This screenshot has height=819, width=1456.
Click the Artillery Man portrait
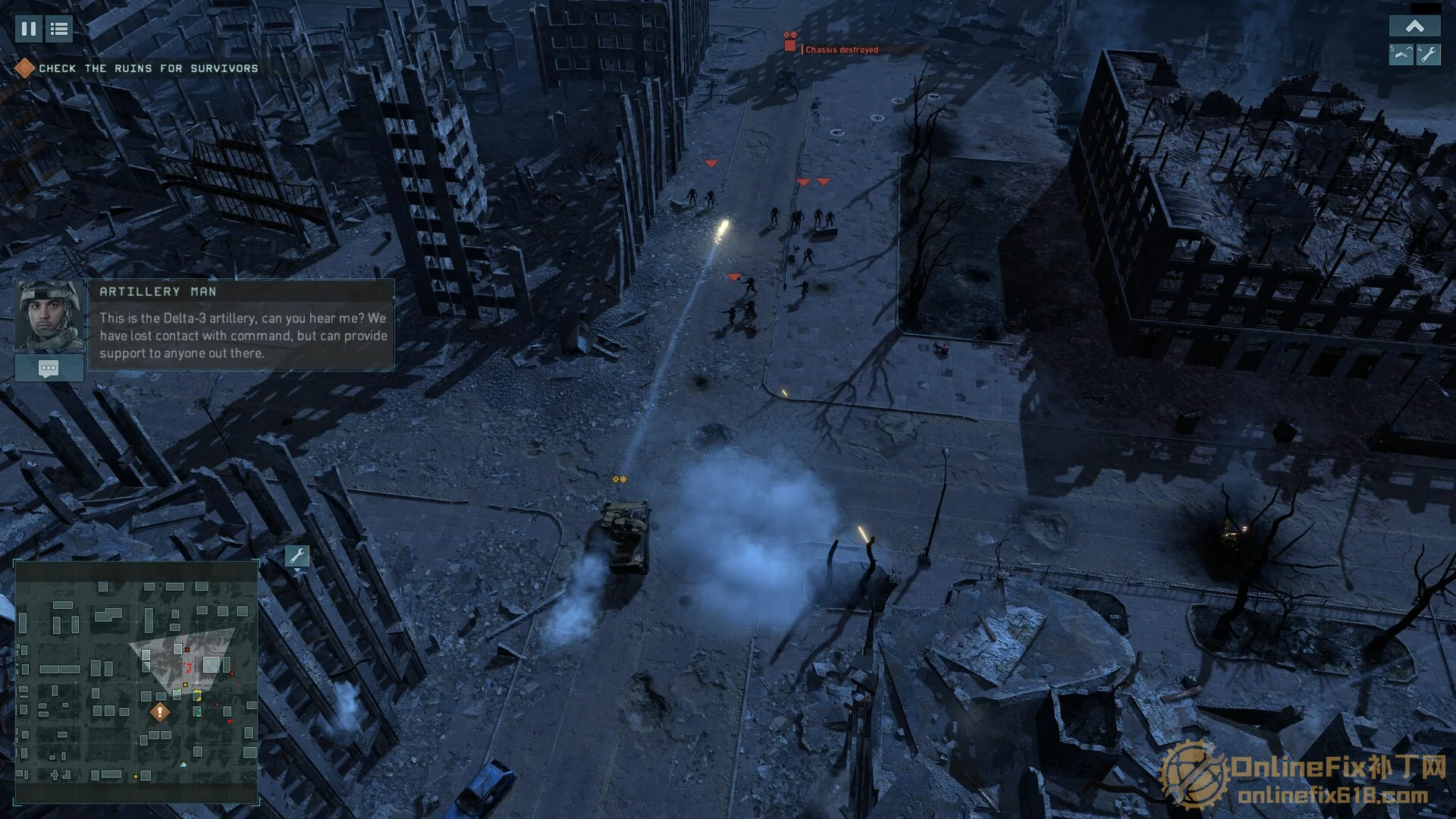click(x=49, y=315)
